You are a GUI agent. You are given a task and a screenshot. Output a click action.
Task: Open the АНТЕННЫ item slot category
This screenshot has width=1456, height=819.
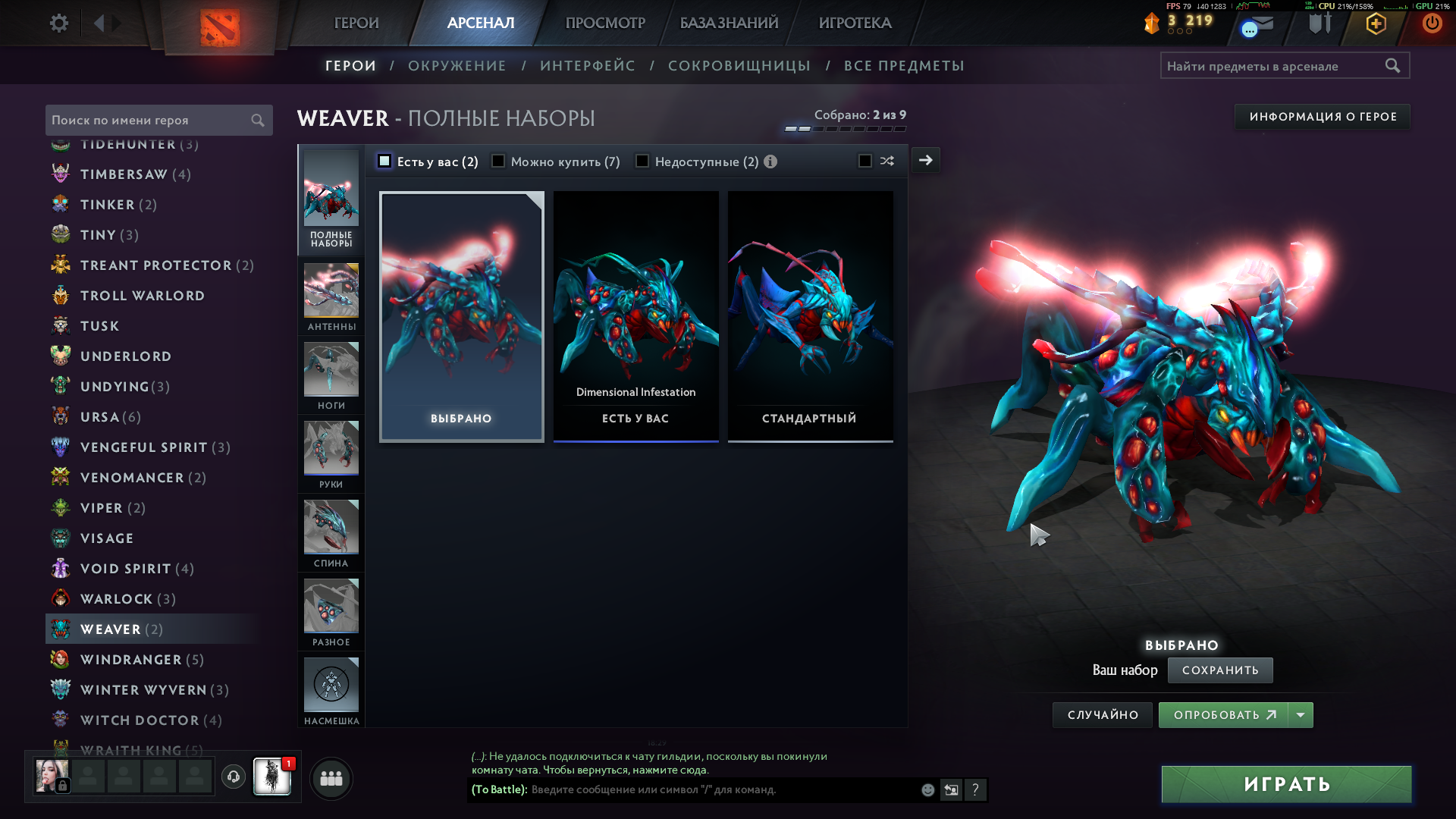pos(331,297)
